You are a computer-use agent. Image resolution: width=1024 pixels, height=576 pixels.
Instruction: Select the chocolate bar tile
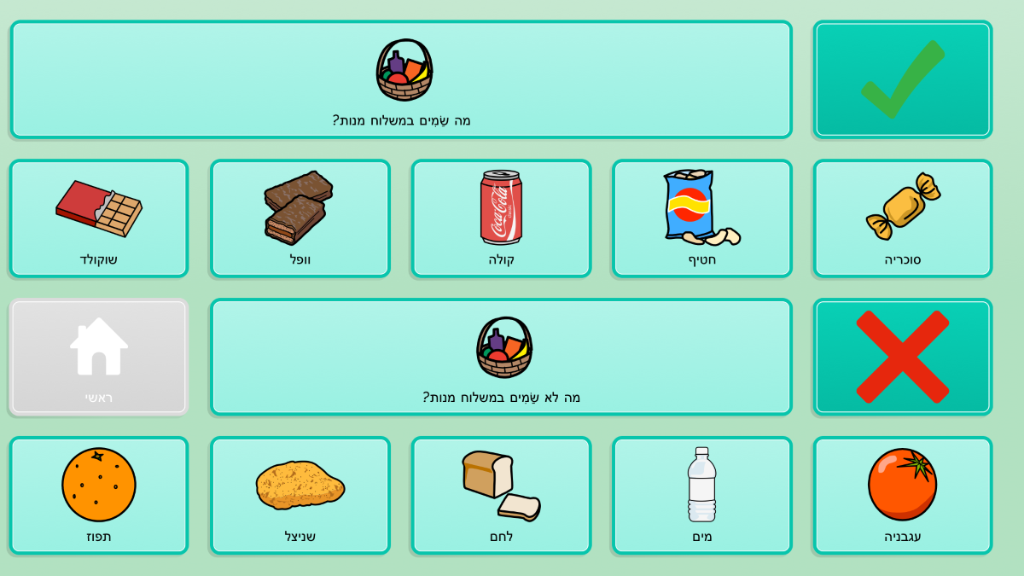pyautogui.click(x=99, y=218)
